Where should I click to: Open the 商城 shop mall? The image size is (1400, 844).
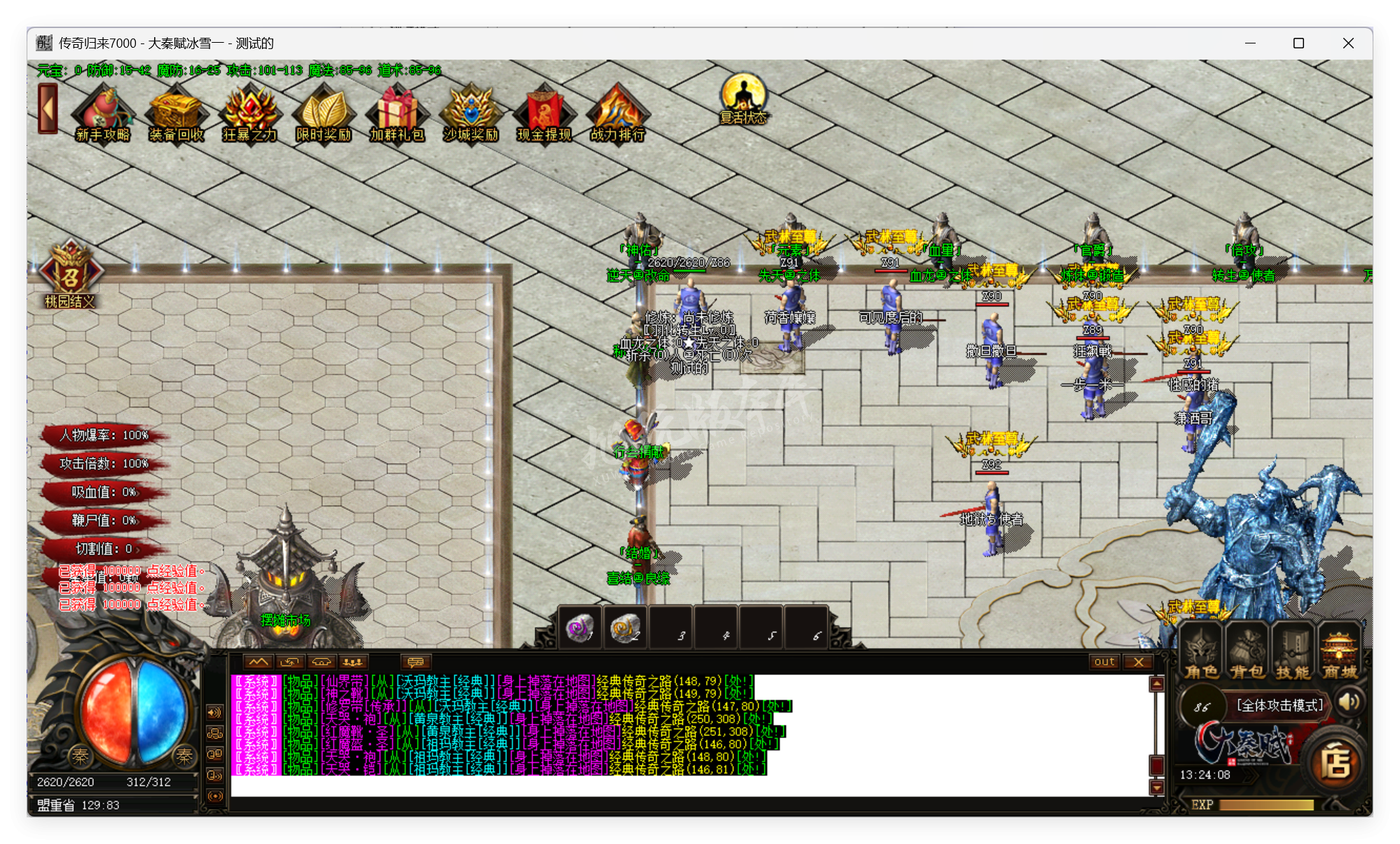pyautogui.click(x=1340, y=652)
